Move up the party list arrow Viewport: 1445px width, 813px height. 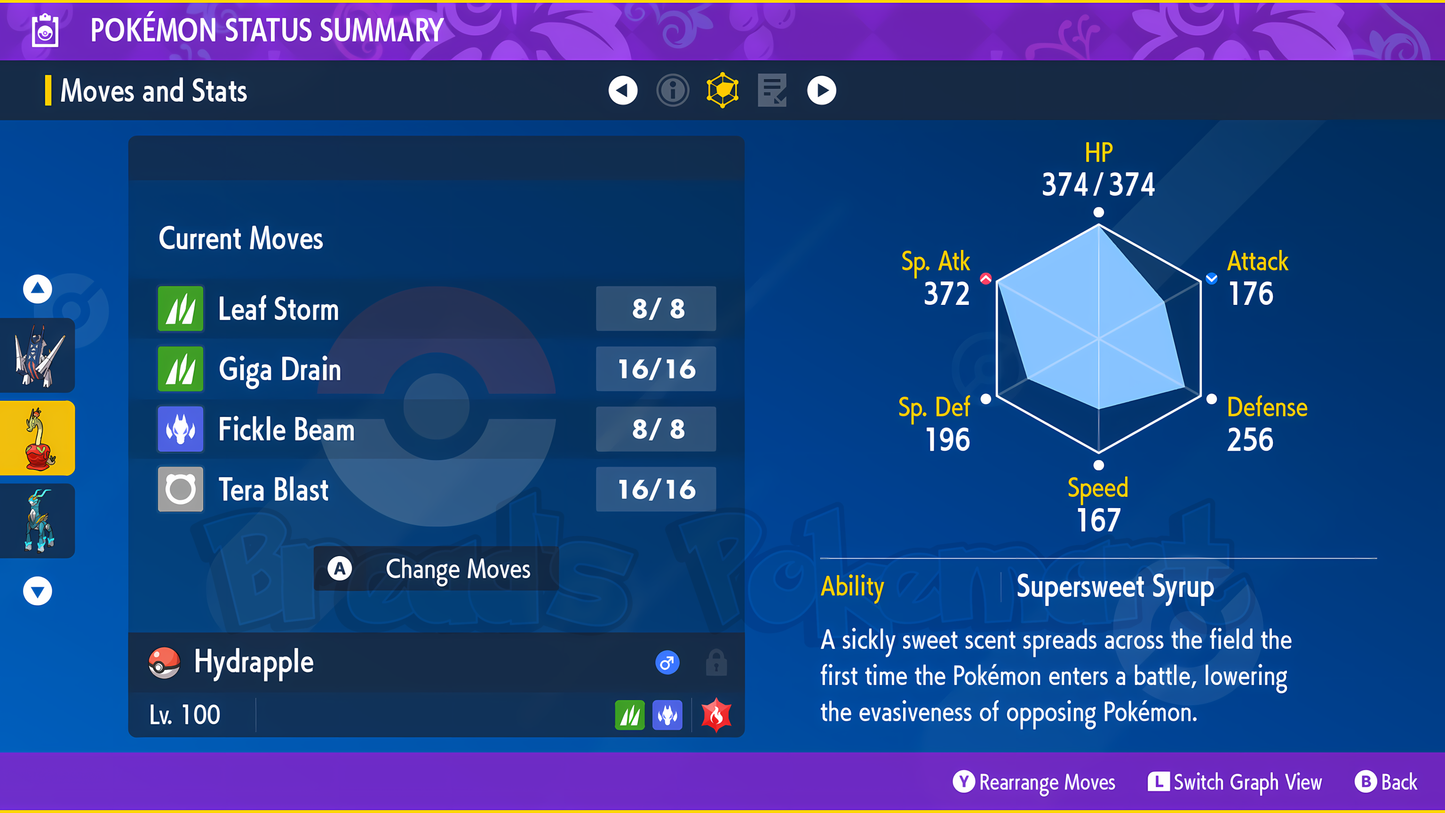pyautogui.click(x=38, y=290)
